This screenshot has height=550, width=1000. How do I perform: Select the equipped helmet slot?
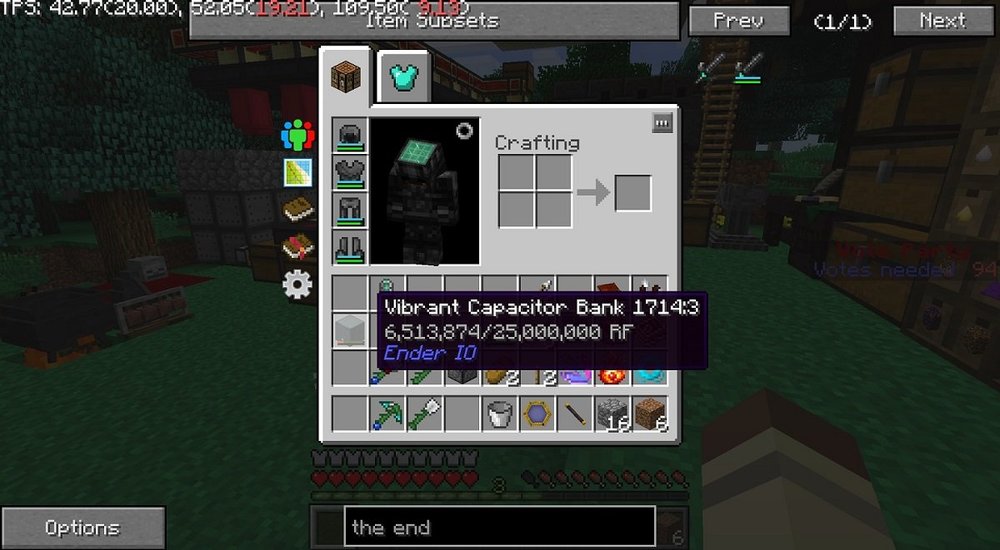tap(351, 135)
